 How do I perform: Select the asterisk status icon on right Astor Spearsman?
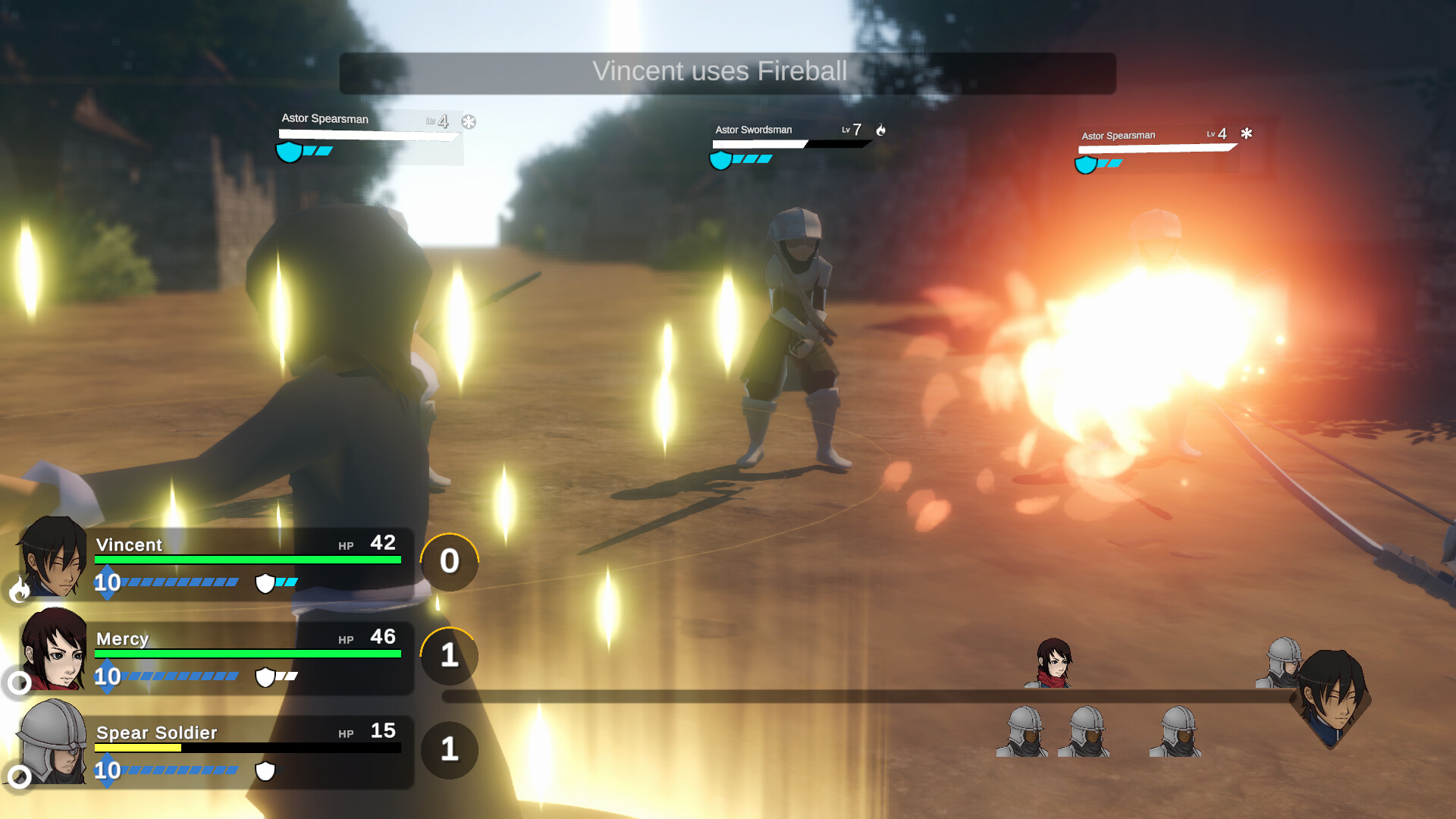point(1246,133)
